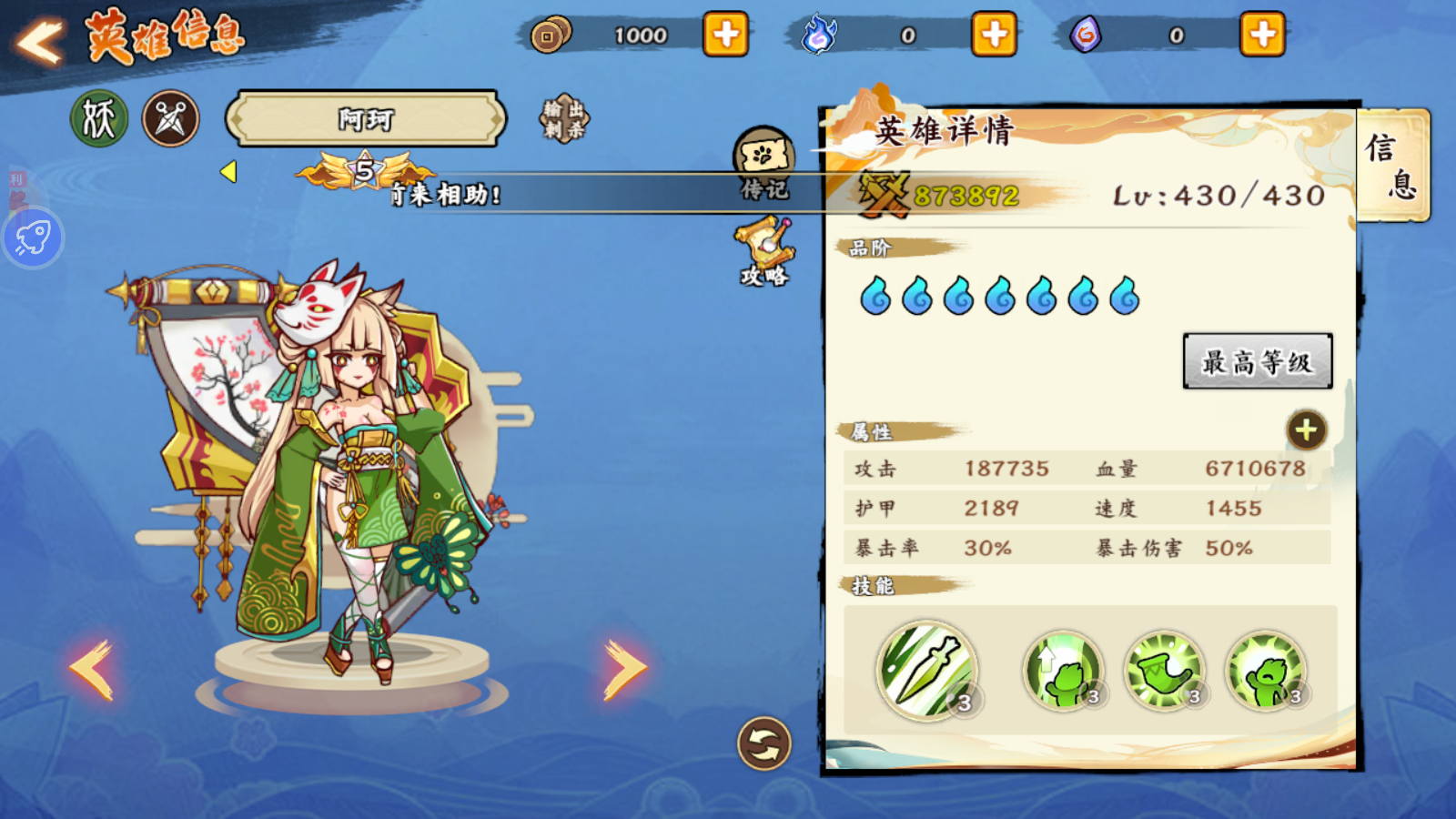Select the frog with up-arrow skill
Image resolution: width=1456 pixels, height=819 pixels.
[x=1063, y=672]
